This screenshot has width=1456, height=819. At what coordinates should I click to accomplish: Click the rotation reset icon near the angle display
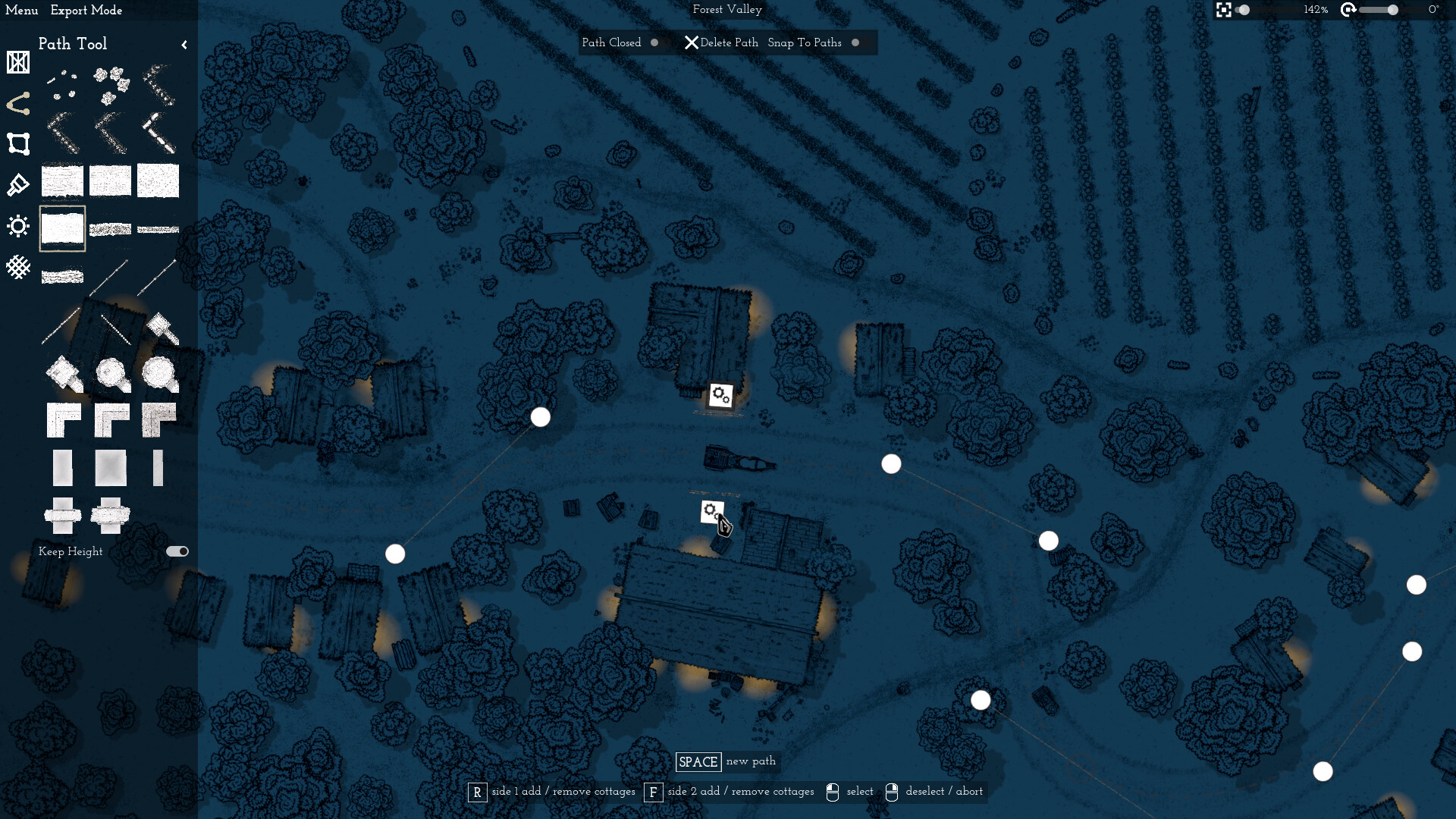click(x=1348, y=11)
